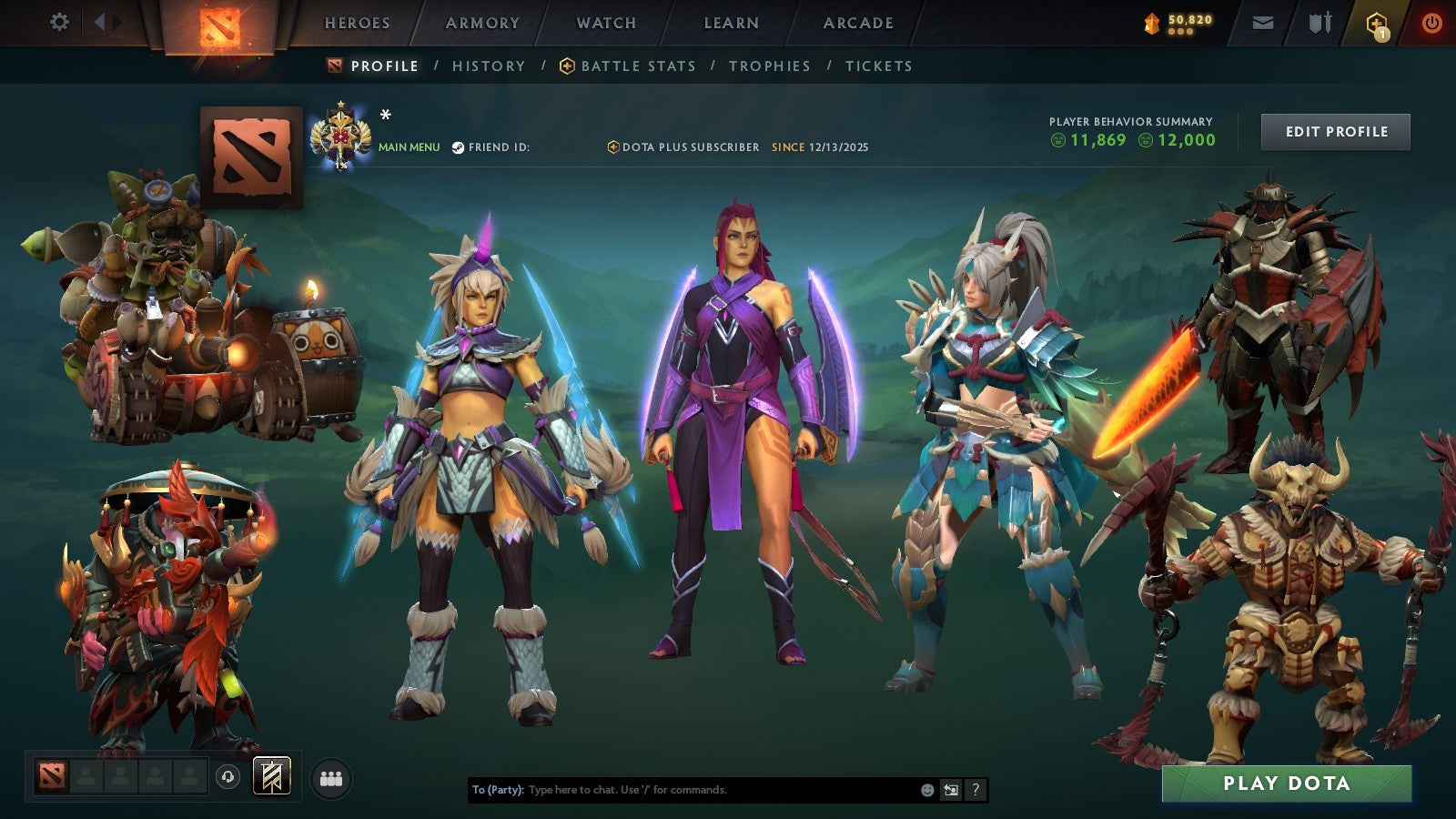This screenshot has width=1456, height=819.
Task: Click the power/logout icon top right
Action: pyautogui.click(x=1431, y=23)
